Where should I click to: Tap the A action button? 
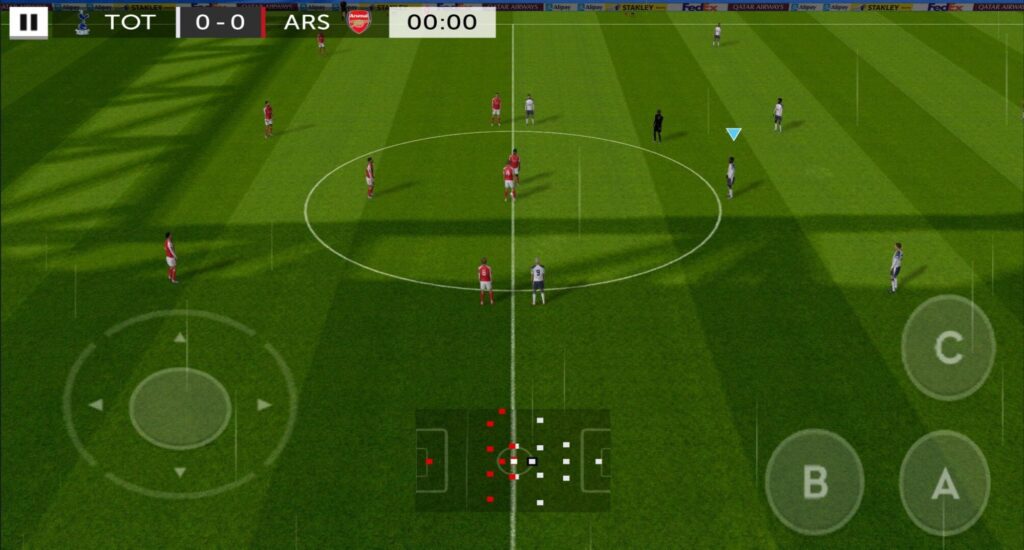point(945,483)
